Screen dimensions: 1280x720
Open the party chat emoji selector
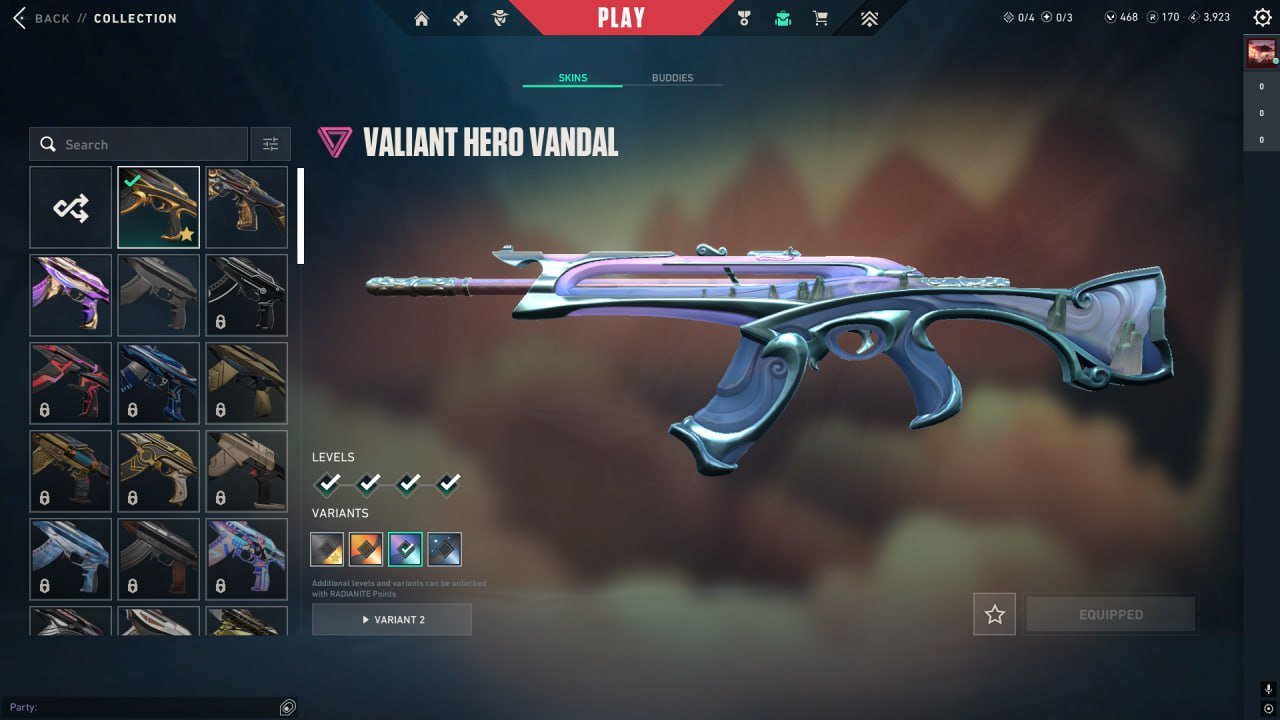pos(287,707)
